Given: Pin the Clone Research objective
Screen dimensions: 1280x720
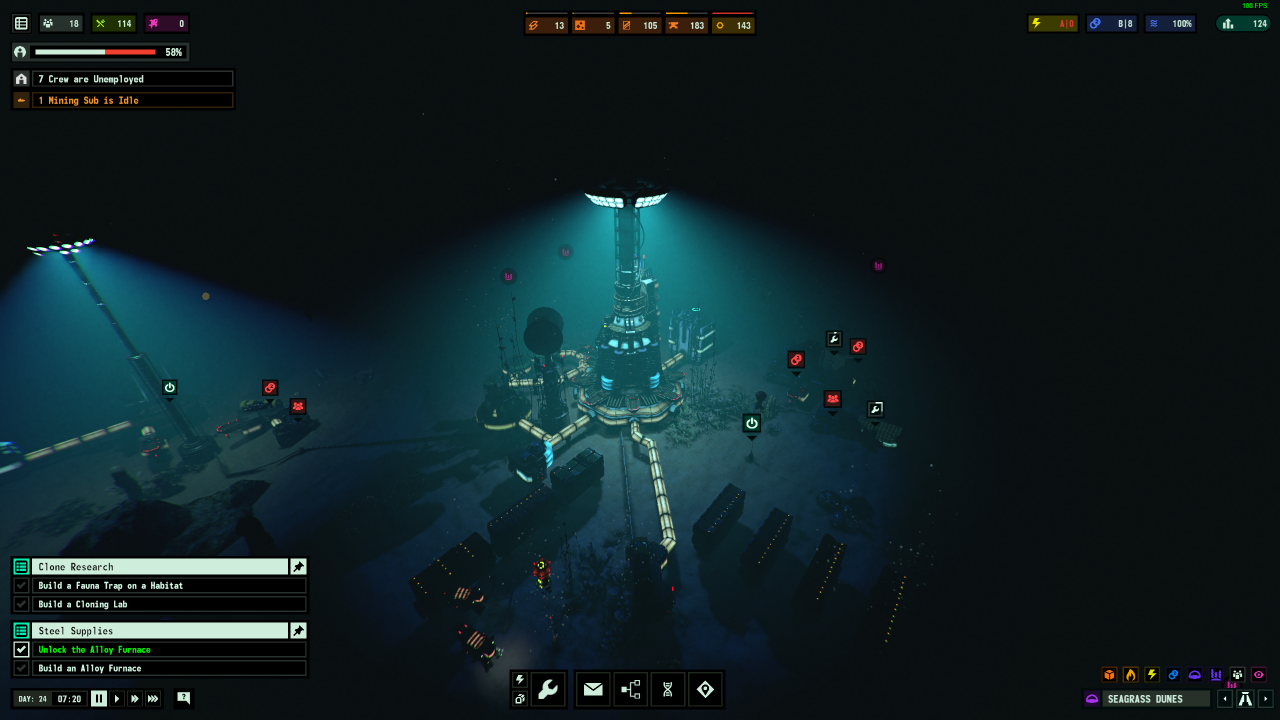Looking at the screenshot, I should point(298,567).
